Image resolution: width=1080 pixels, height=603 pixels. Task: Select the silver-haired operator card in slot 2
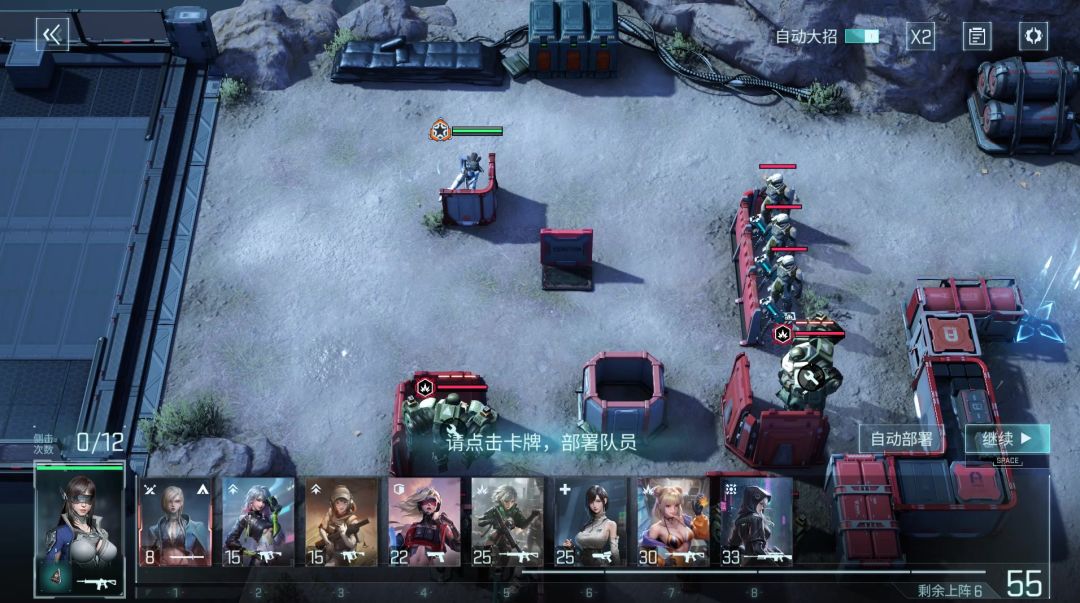[x=258, y=521]
